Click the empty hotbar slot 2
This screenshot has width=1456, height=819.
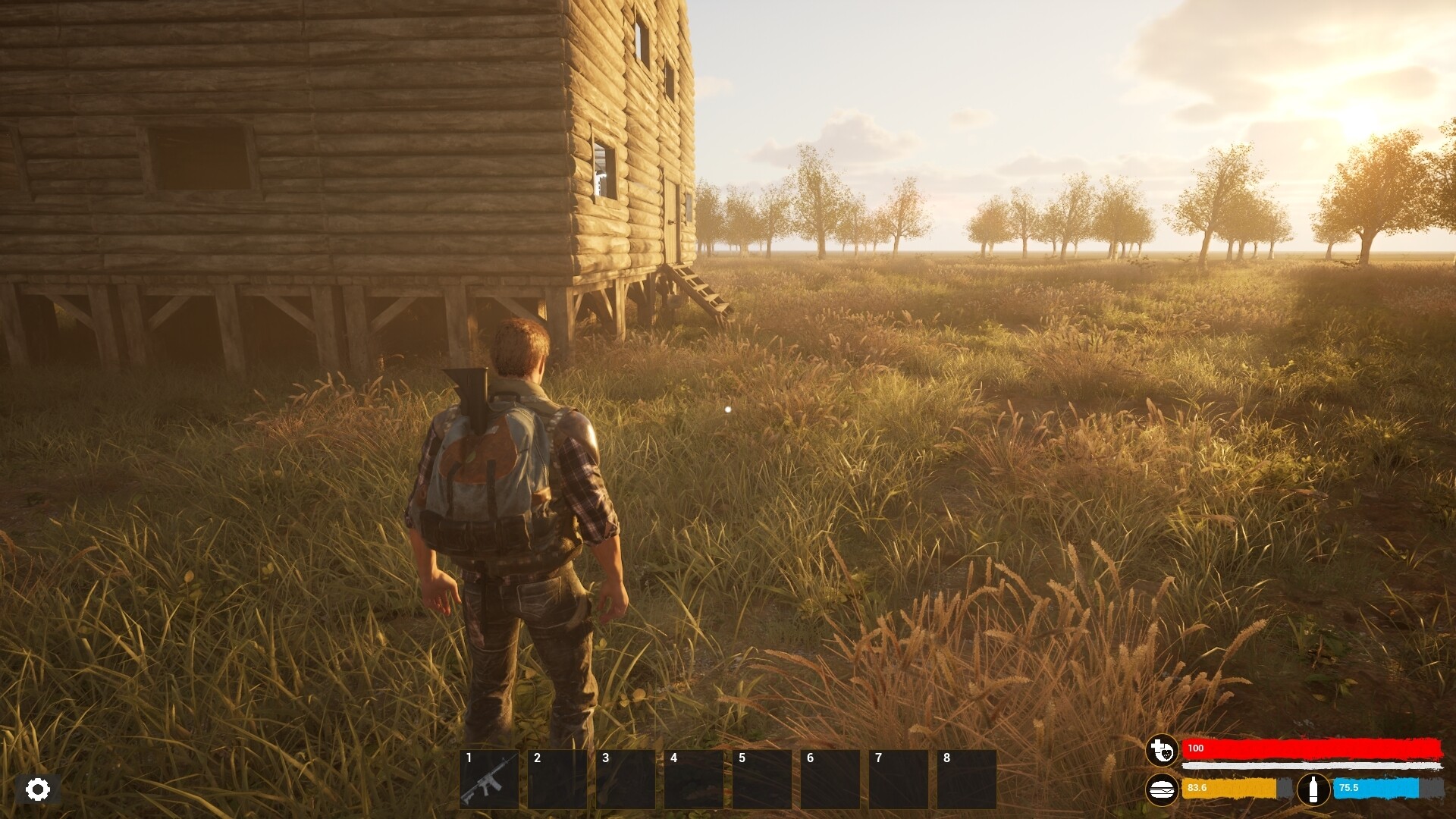coord(559,779)
